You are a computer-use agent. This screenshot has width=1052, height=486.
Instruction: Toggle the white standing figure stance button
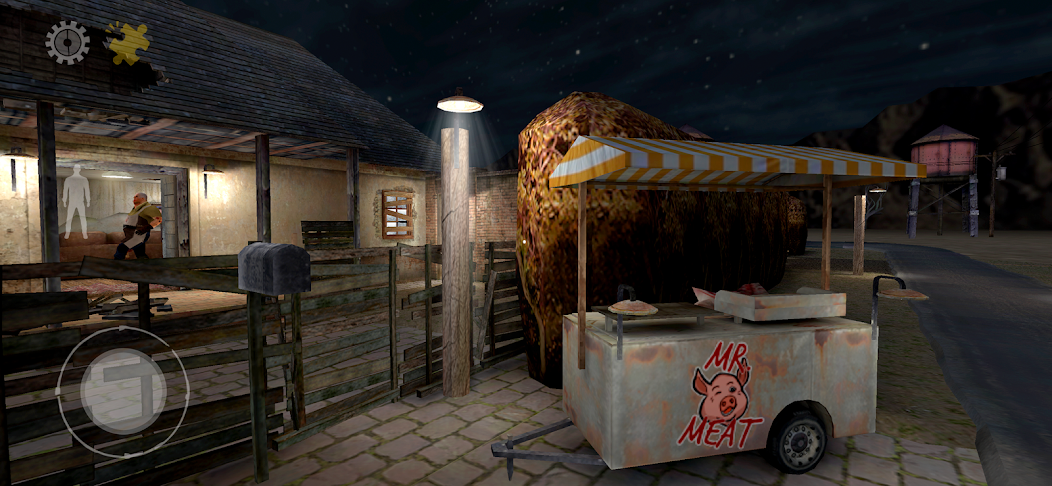pos(76,200)
